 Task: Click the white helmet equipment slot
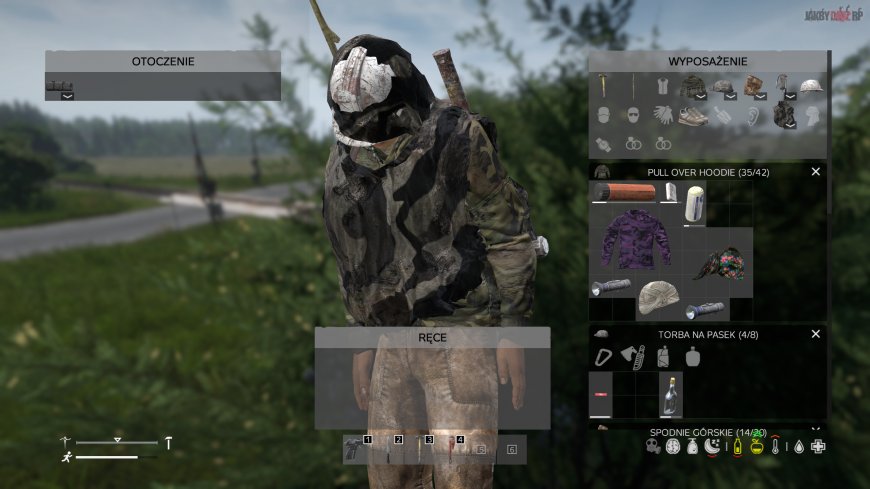click(x=810, y=88)
